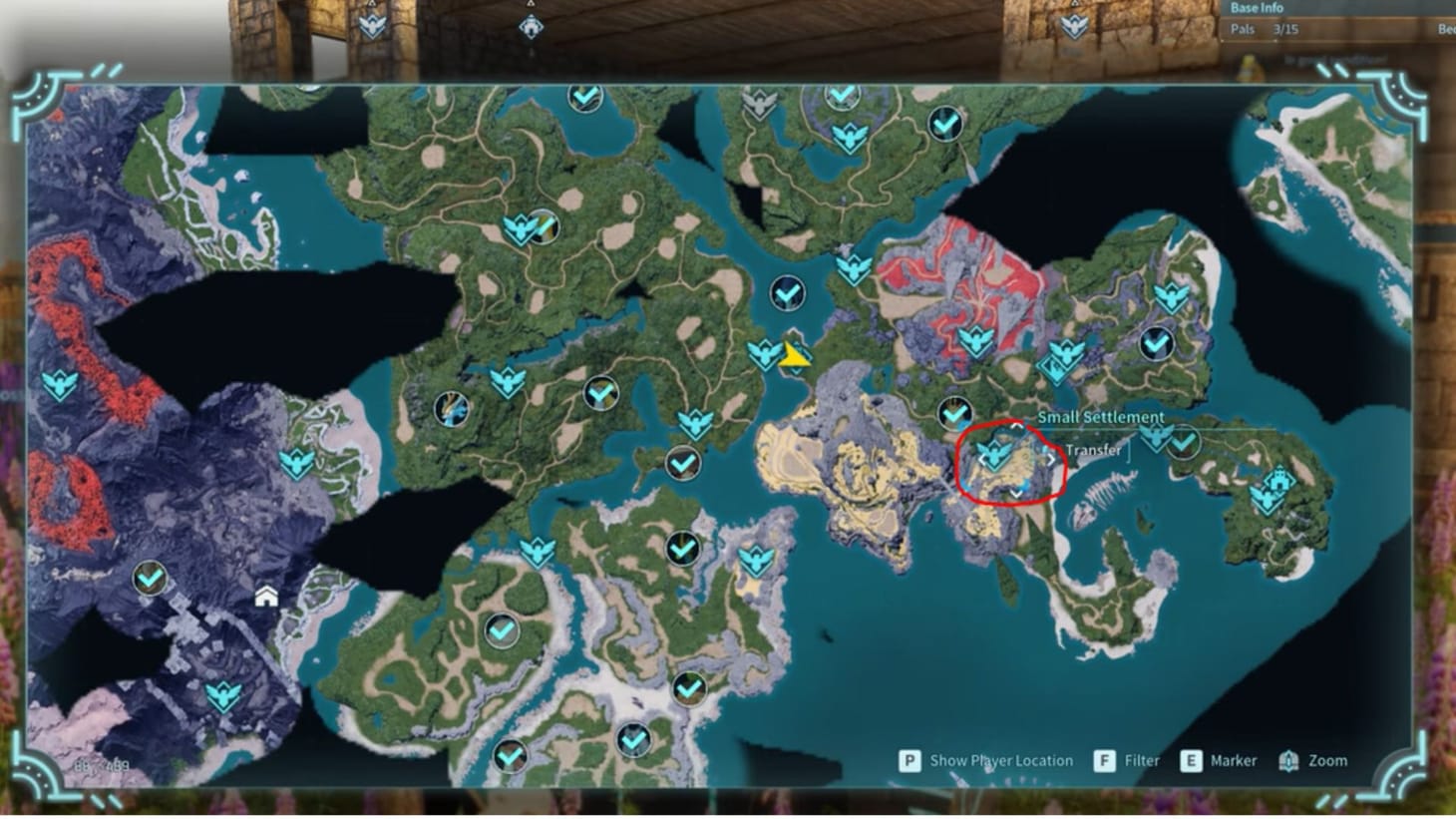The width and height of the screenshot is (1456, 819).
Task: Click the up chevron above the circled fast travel point
Action: 1017,426
